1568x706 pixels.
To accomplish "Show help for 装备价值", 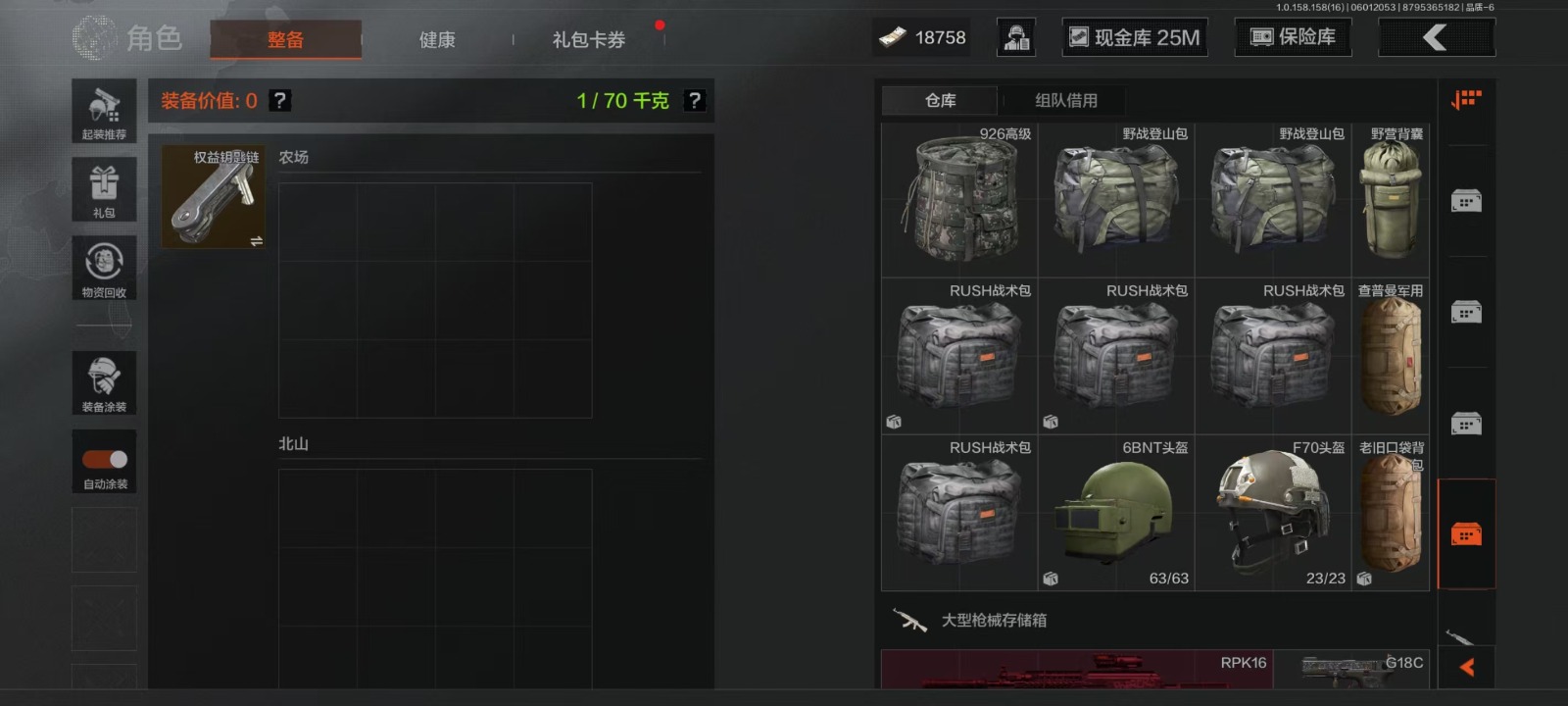I will coord(280,100).
